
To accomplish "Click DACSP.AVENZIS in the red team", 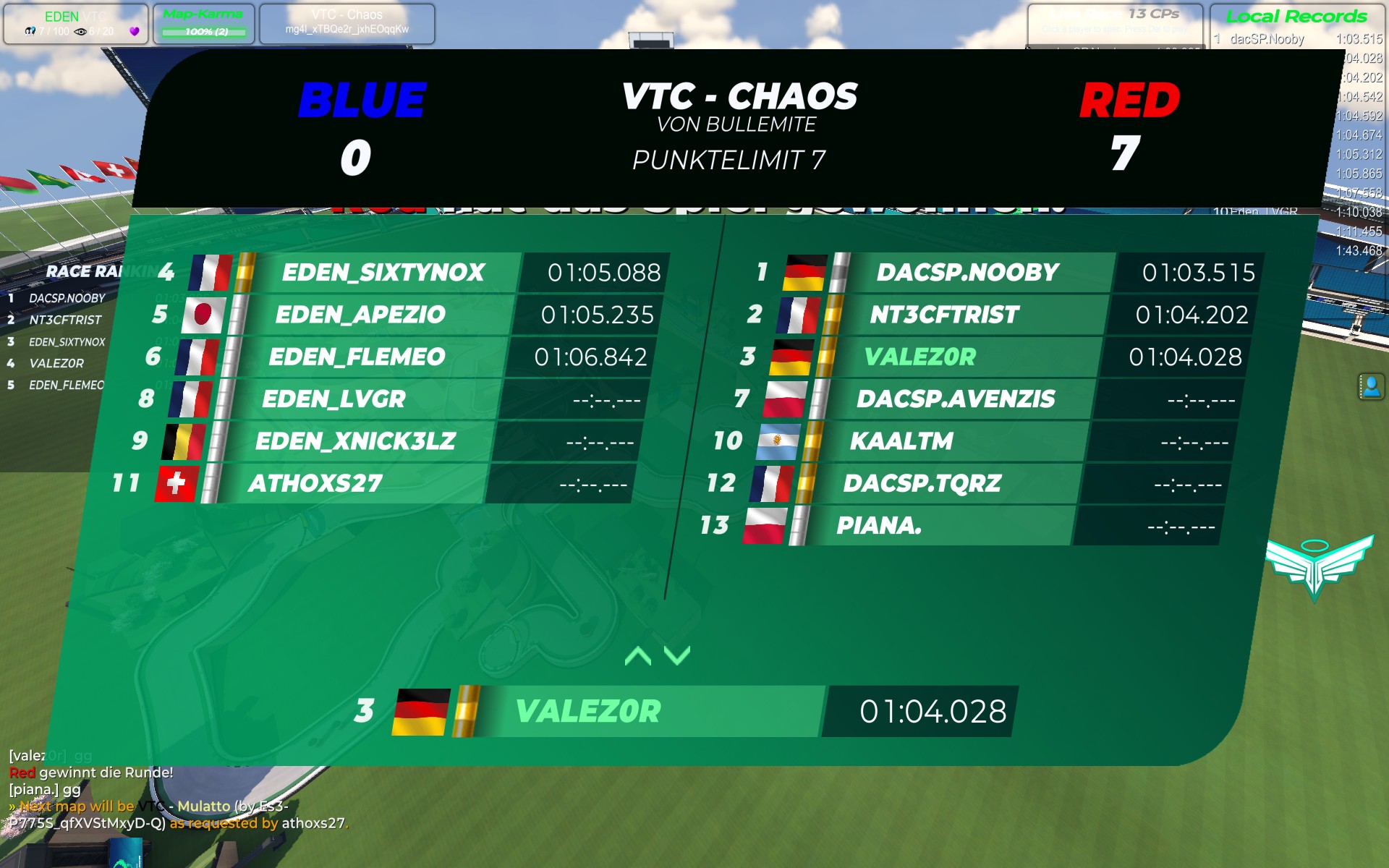I will (955, 399).
